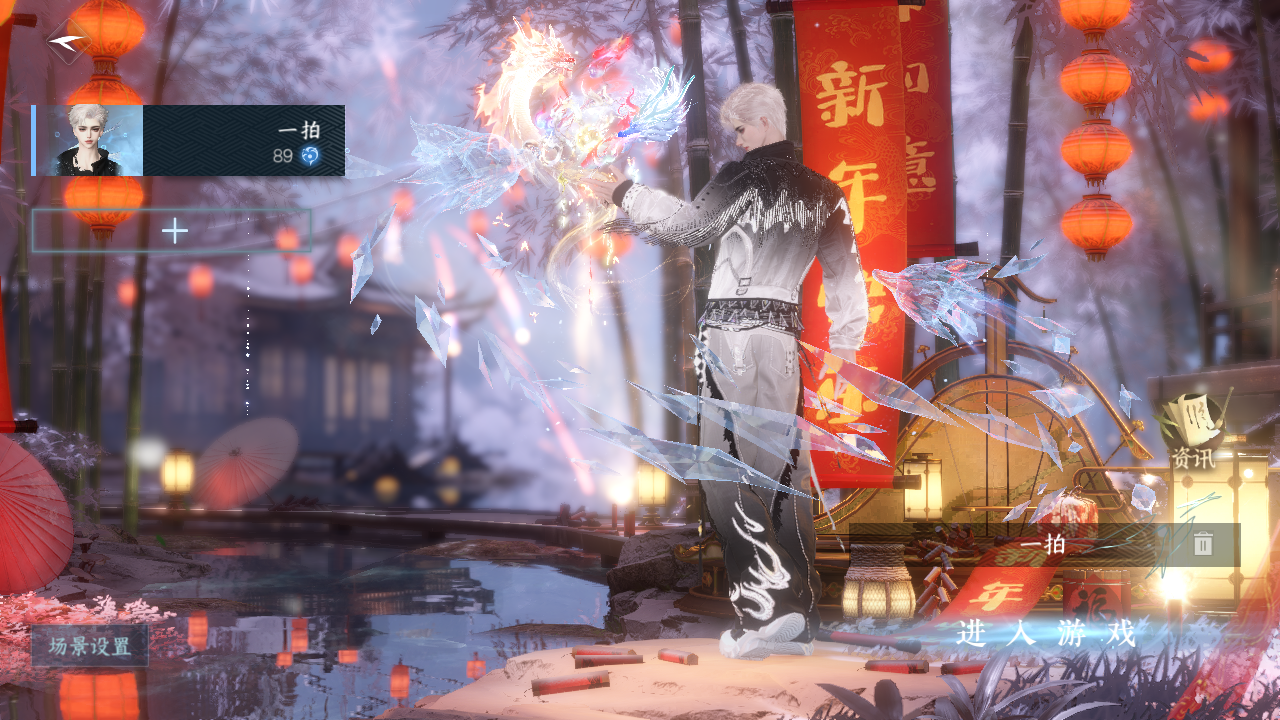
Task: Delete character with the trash can icon
Action: (1203, 544)
